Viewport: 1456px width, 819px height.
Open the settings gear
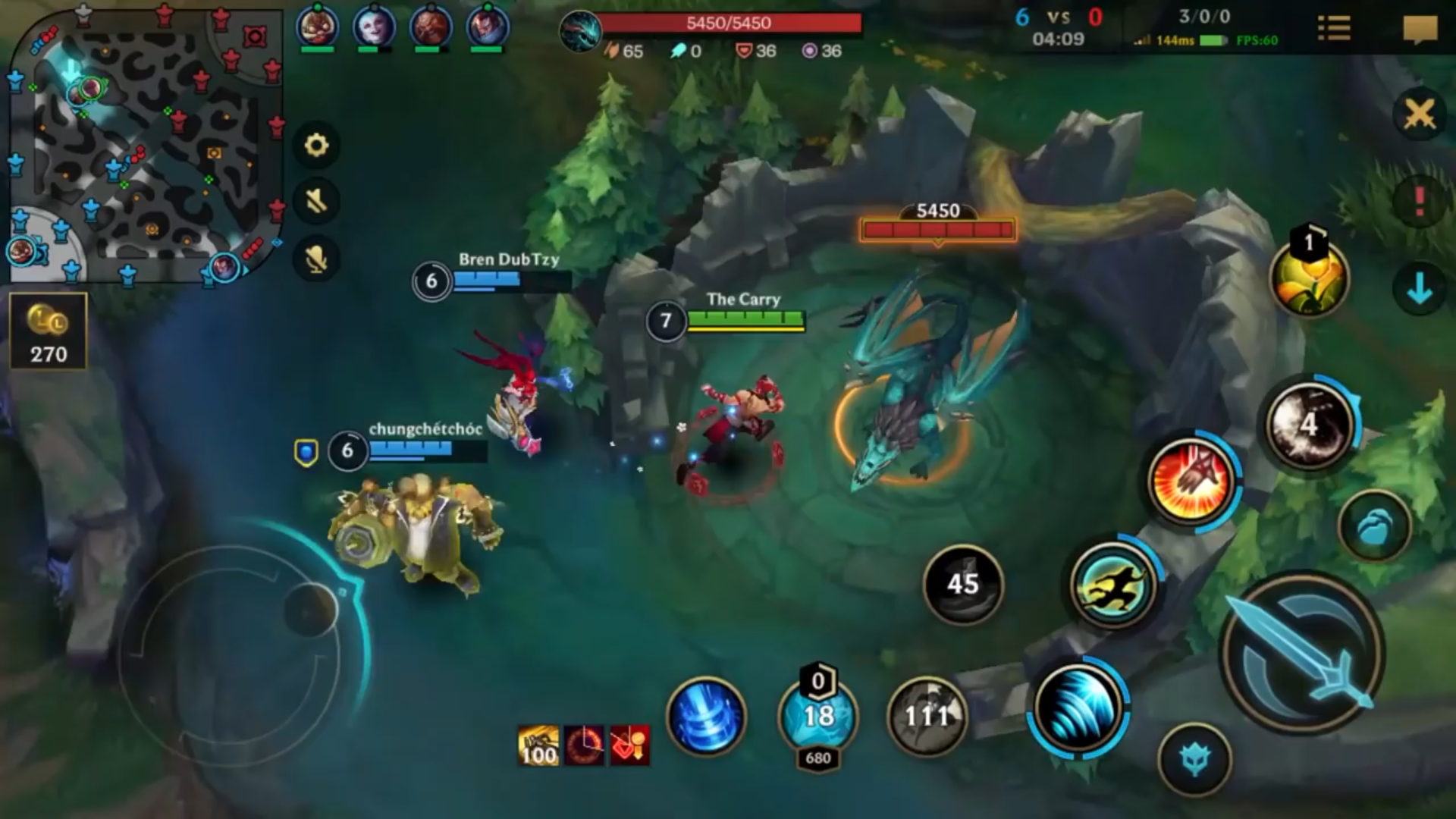[x=316, y=145]
